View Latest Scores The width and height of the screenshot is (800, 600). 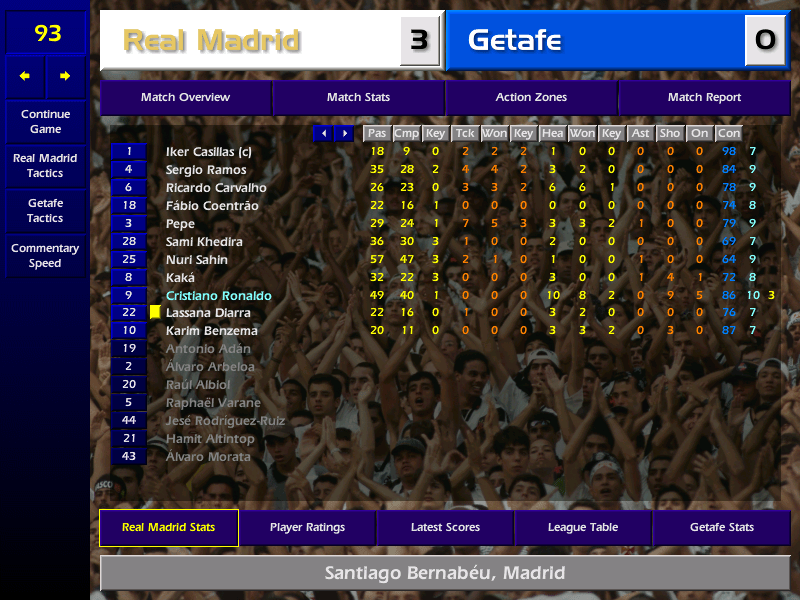tap(445, 528)
